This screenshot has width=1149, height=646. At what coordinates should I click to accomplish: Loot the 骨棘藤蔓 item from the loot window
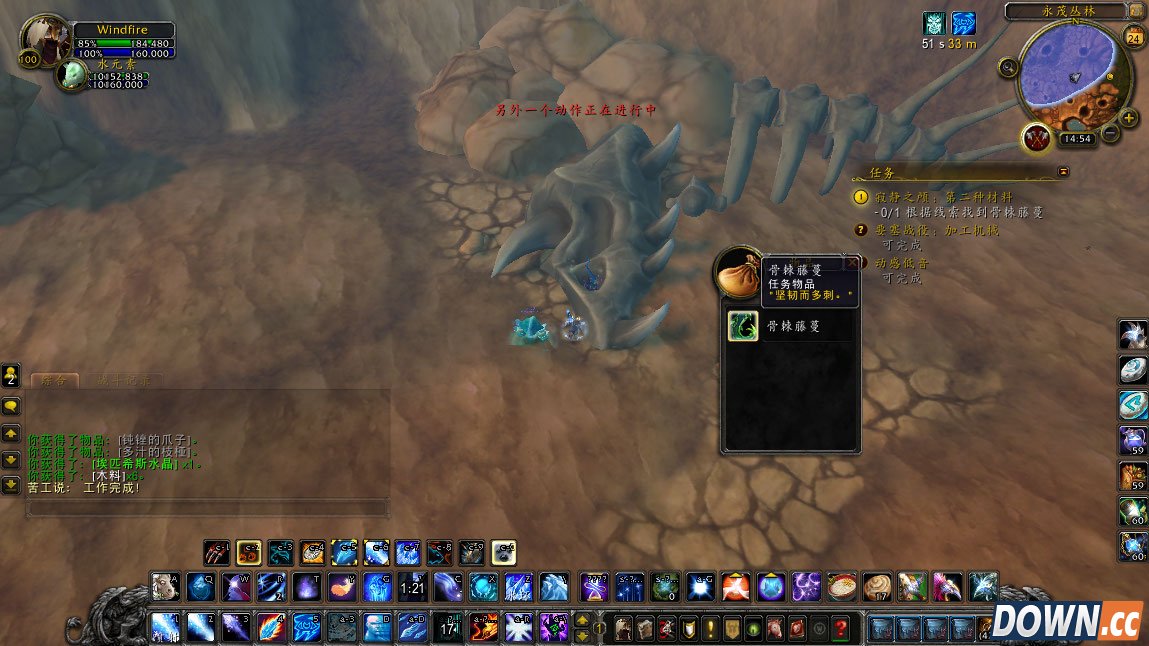pyautogui.click(x=741, y=326)
